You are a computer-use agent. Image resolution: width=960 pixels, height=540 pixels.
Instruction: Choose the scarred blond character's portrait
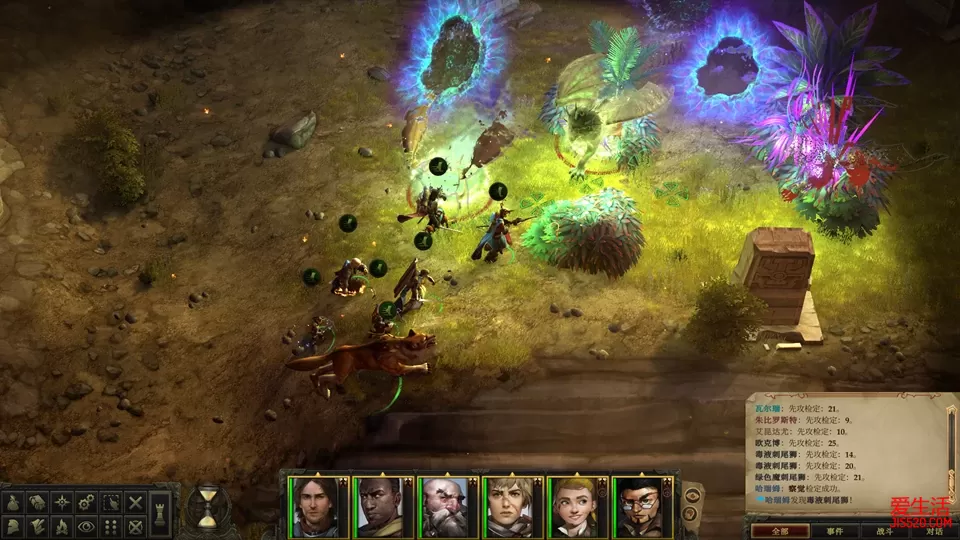(x=511, y=506)
